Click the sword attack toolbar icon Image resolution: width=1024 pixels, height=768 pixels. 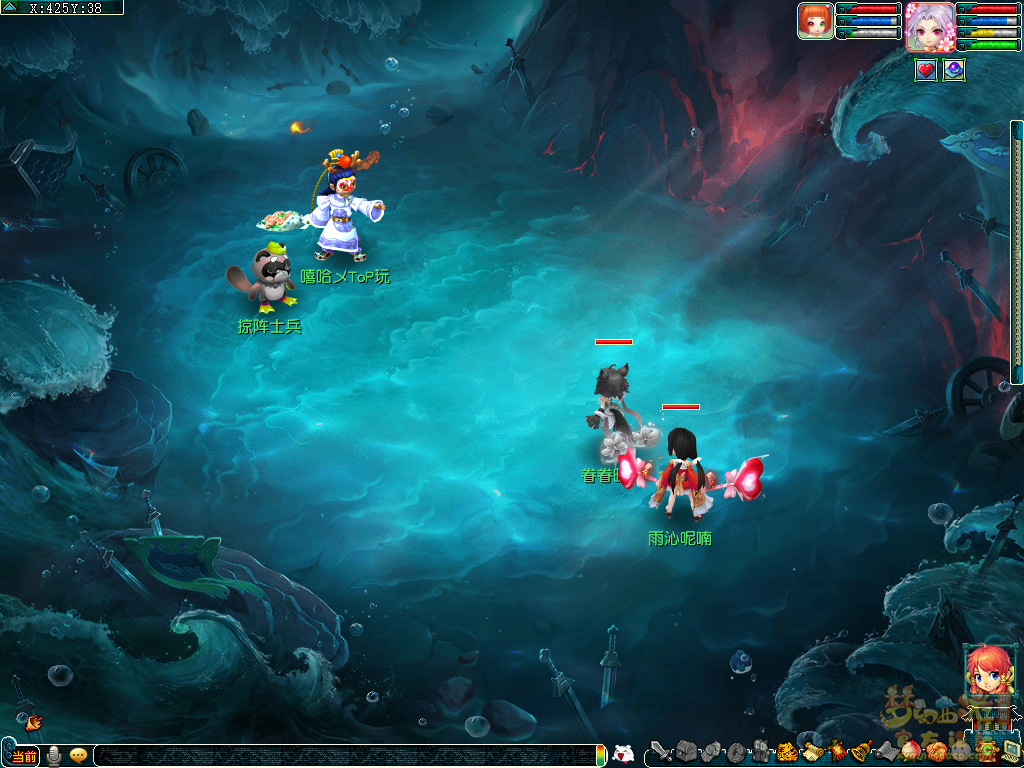tap(661, 752)
